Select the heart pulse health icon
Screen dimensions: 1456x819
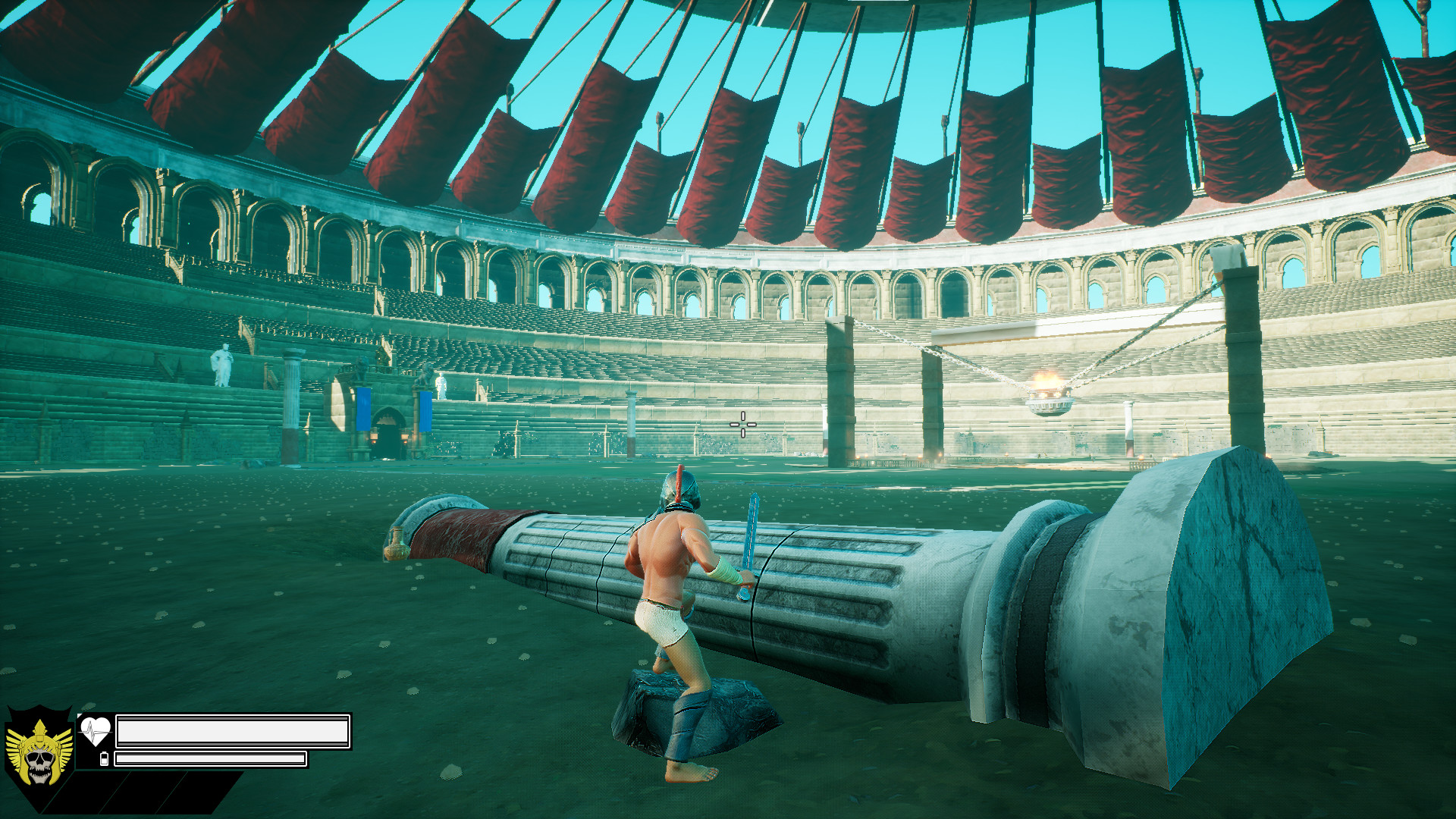[x=95, y=730]
